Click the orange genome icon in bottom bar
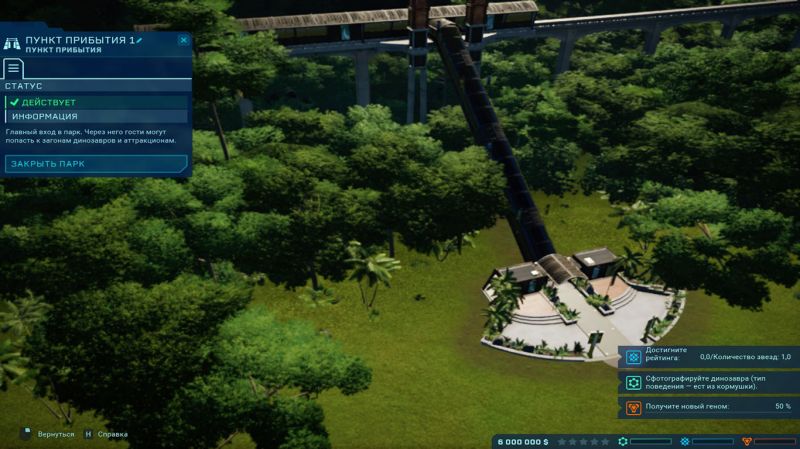 [x=746, y=441]
